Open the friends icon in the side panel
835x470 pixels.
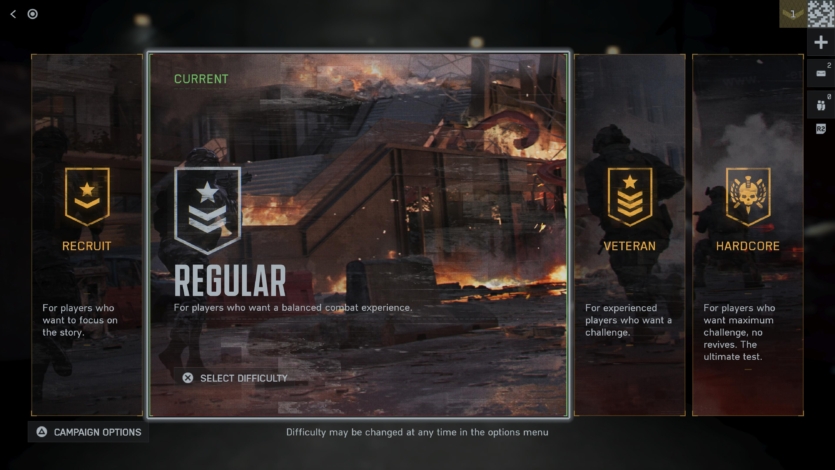click(821, 103)
